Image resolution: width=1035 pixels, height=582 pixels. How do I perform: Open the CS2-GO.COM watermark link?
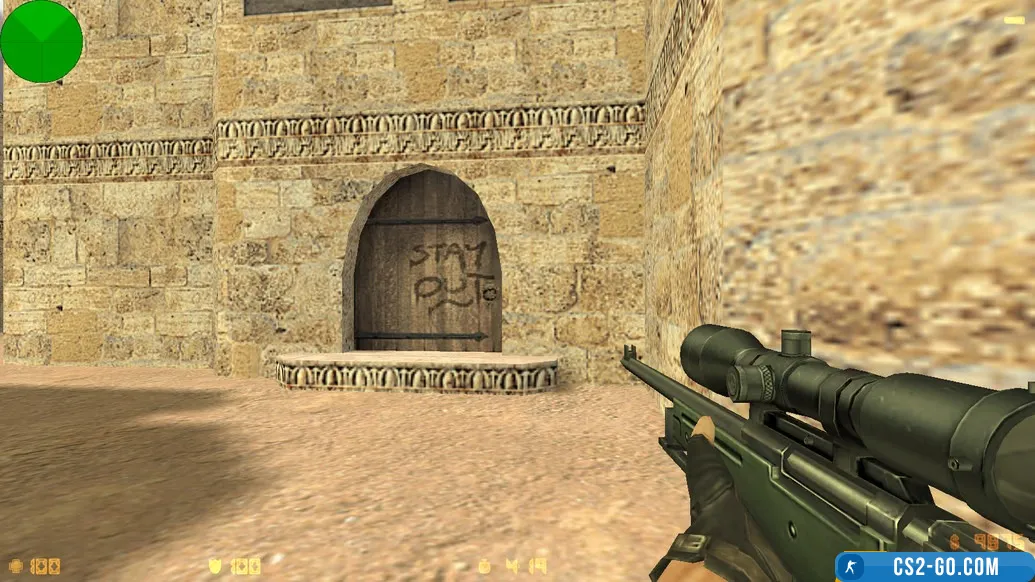[x=934, y=566]
